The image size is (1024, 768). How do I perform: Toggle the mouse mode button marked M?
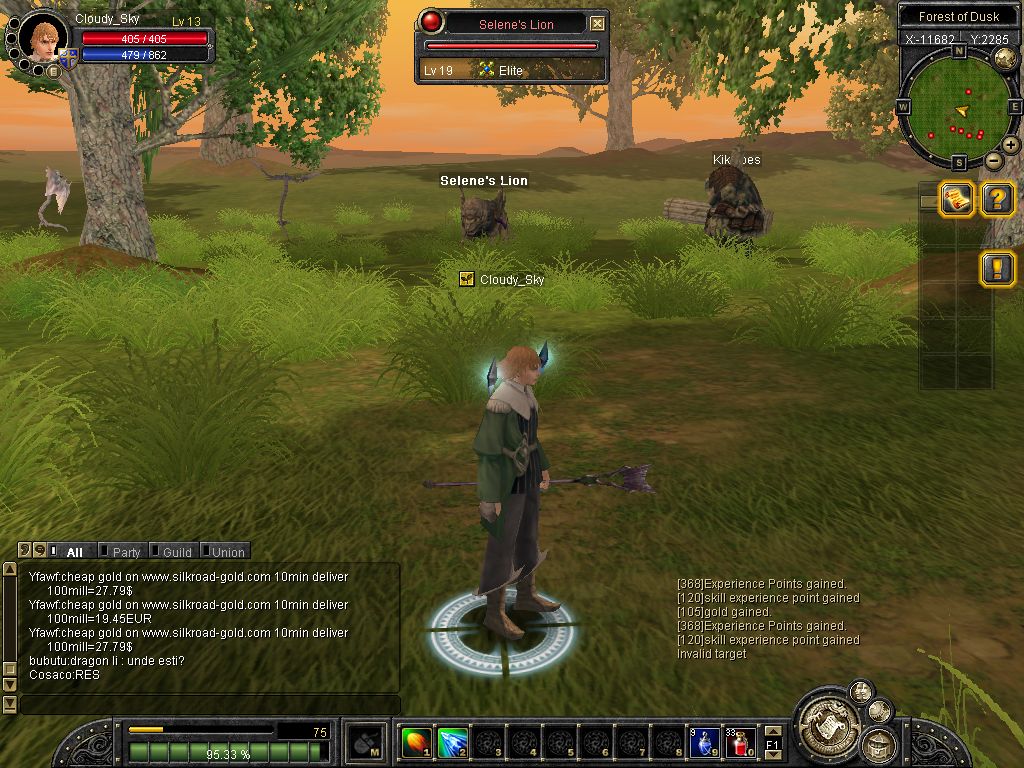click(x=364, y=743)
